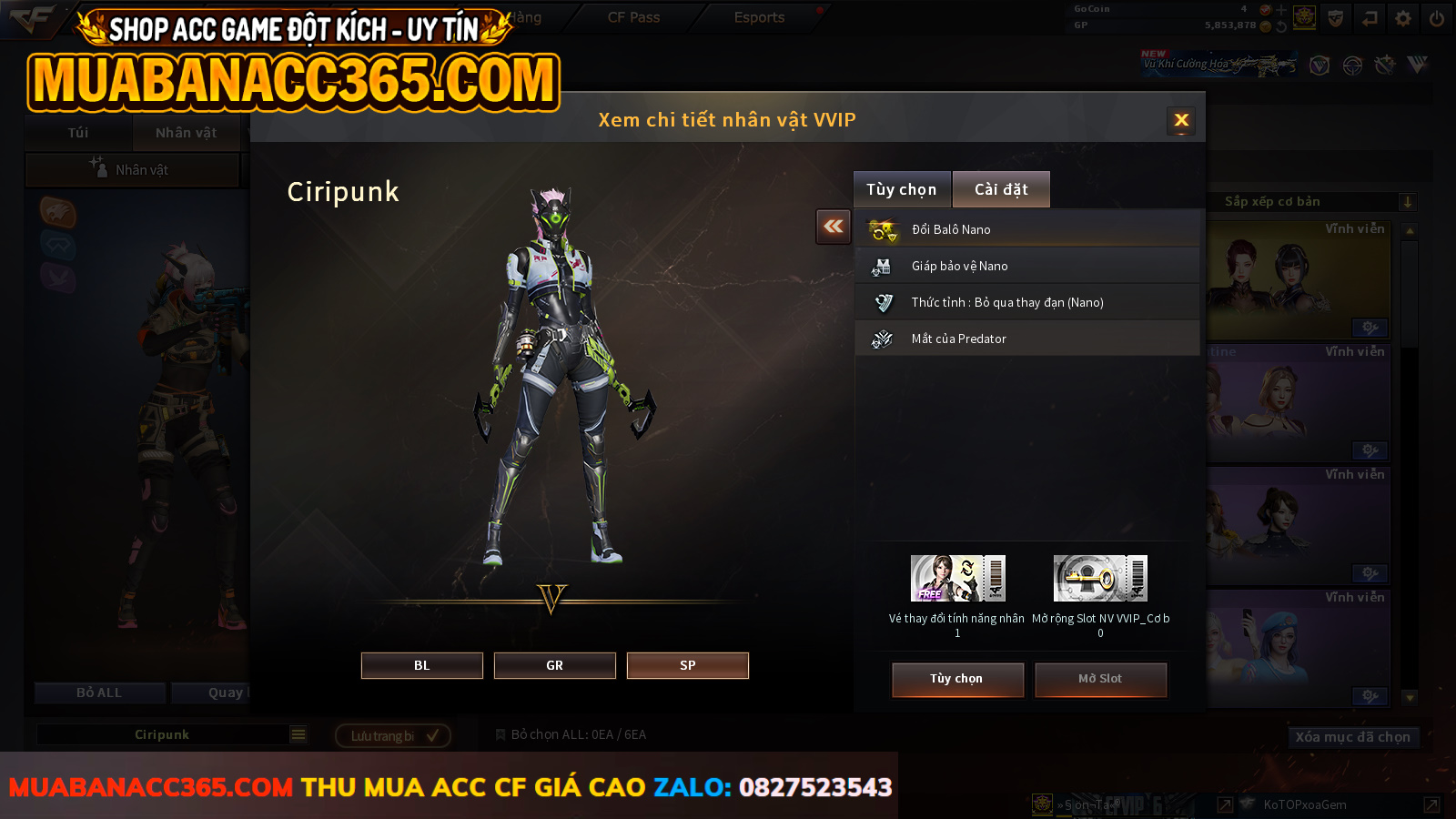Open settings with the gear icon
This screenshot has width=1456, height=819.
tap(1403, 18)
